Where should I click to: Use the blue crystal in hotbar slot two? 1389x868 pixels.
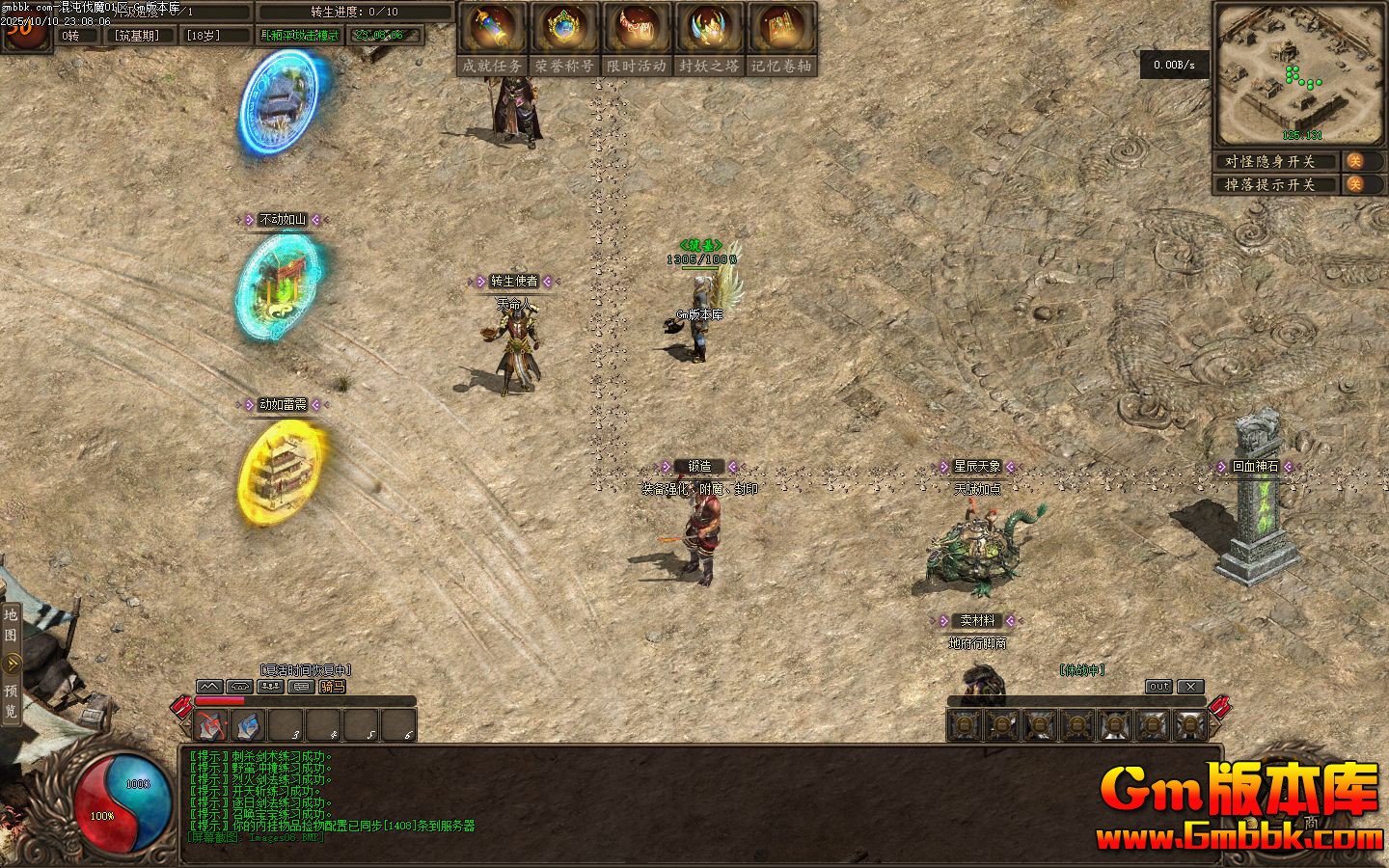248,725
